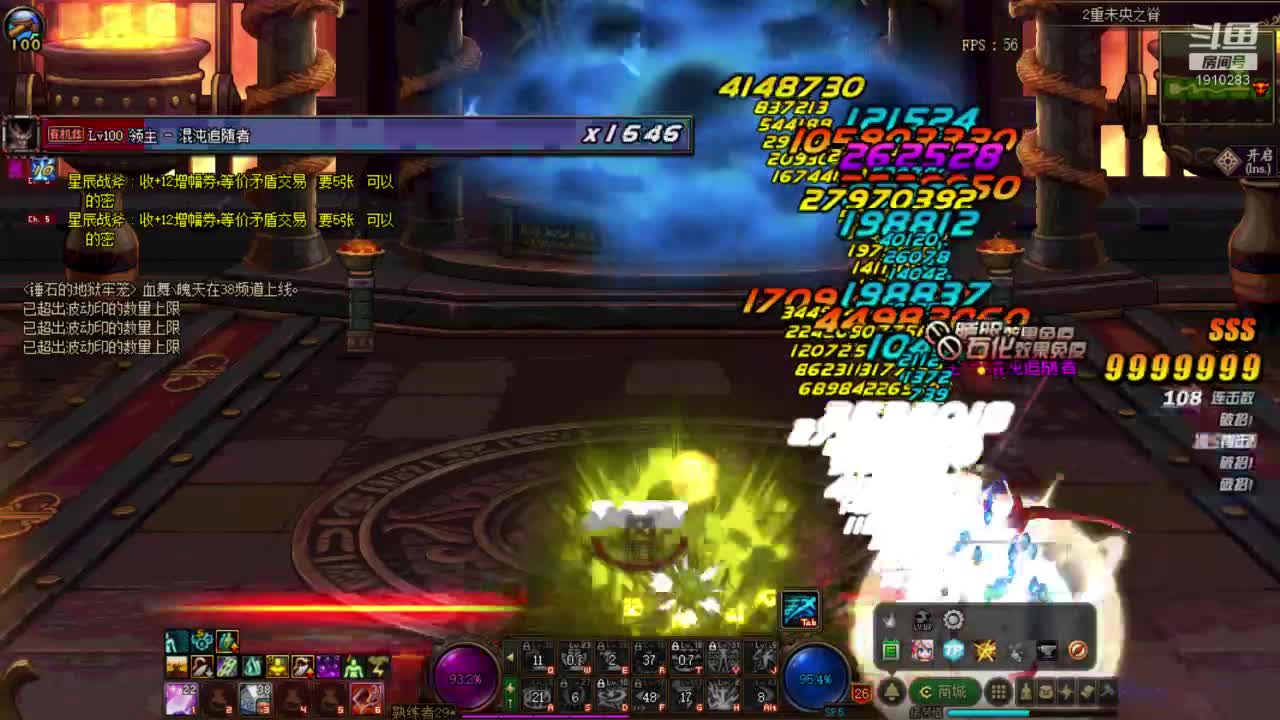Click the anvil icon
The width and height of the screenshot is (1280, 720).
click(x=1046, y=651)
